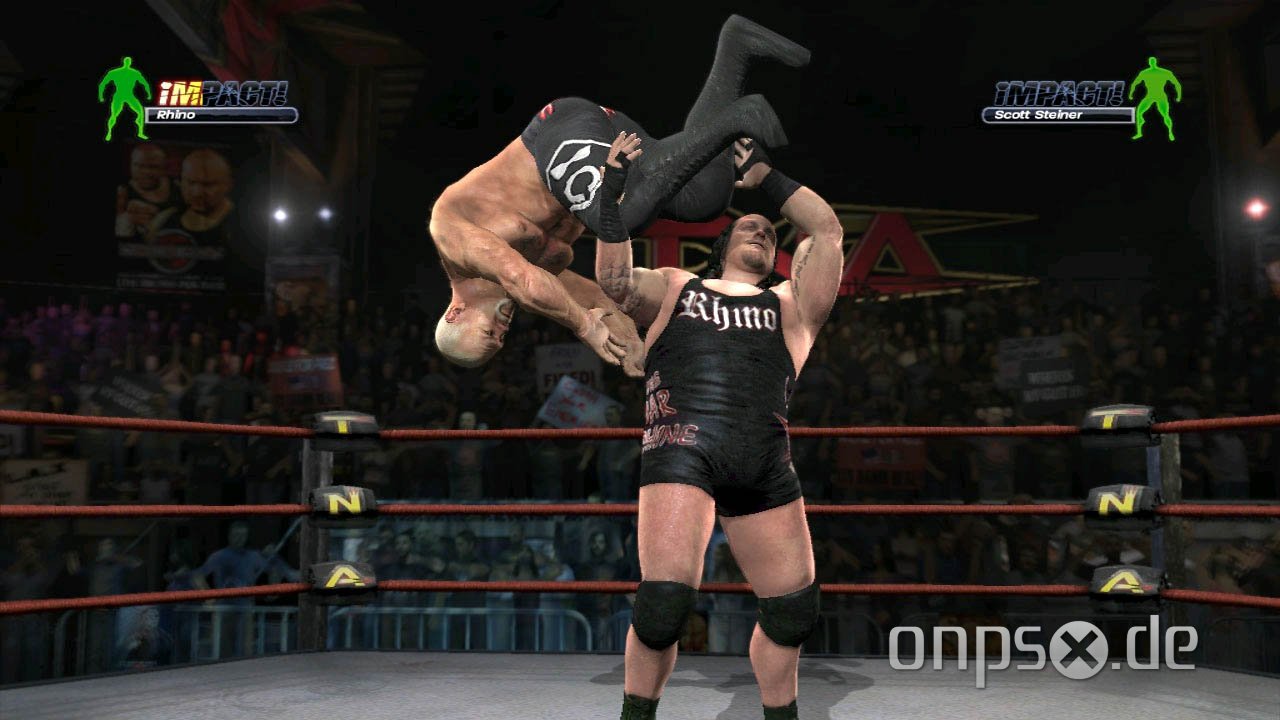Click the iMPACT! logo above Rhino's name
The height and width of the screenshot is (720, 1280).
[x=221, y=91]
